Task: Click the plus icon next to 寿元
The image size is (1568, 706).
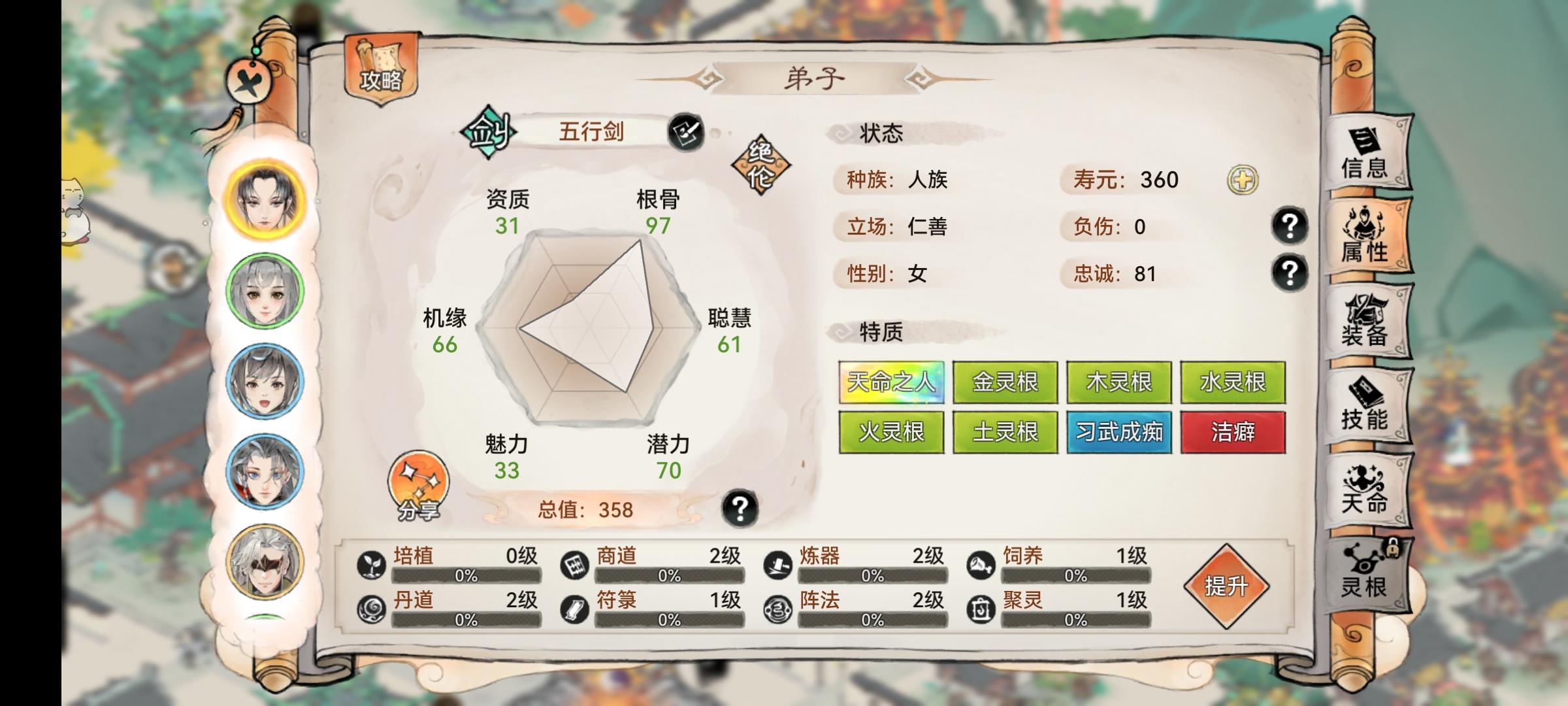Action: coord(1241,180)
